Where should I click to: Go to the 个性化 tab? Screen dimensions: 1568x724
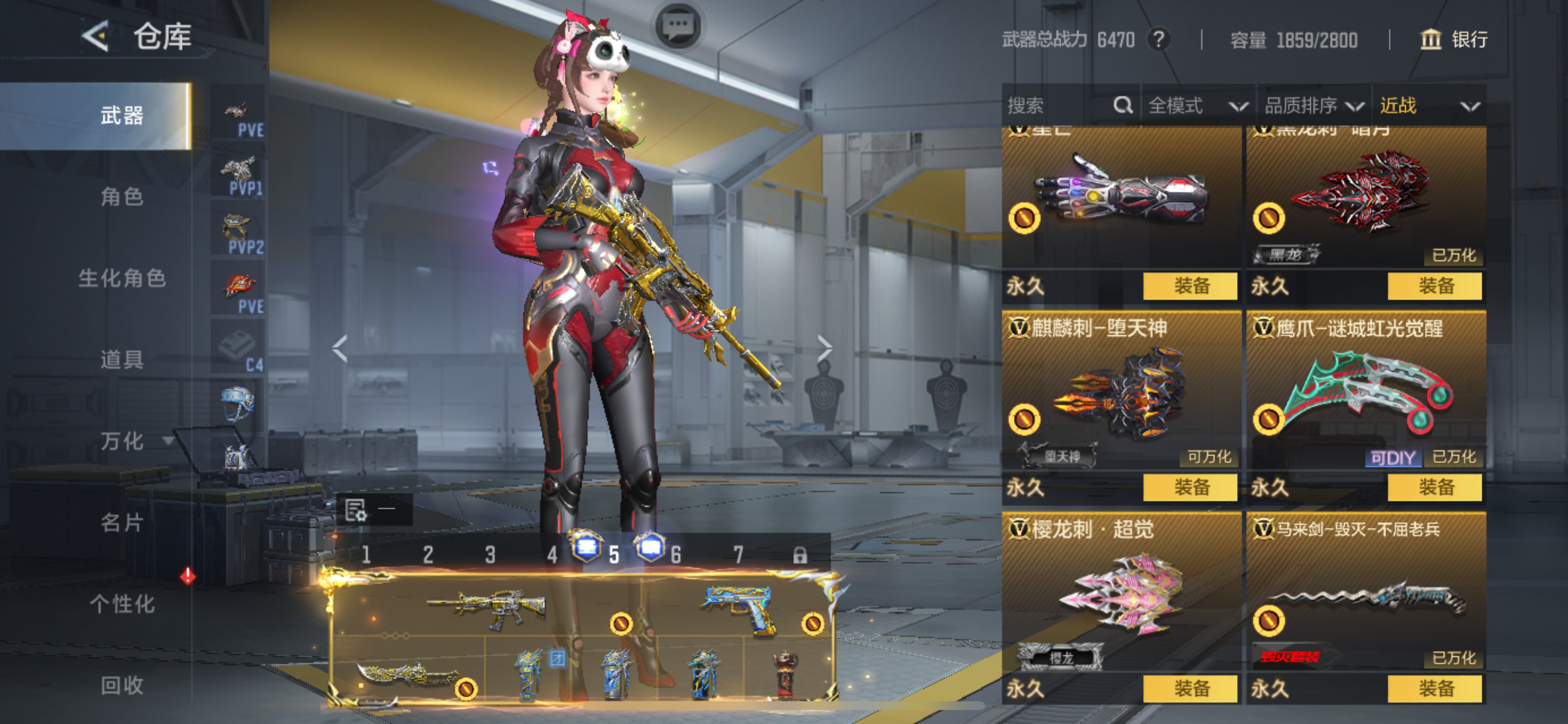click(x=122, y=603)
